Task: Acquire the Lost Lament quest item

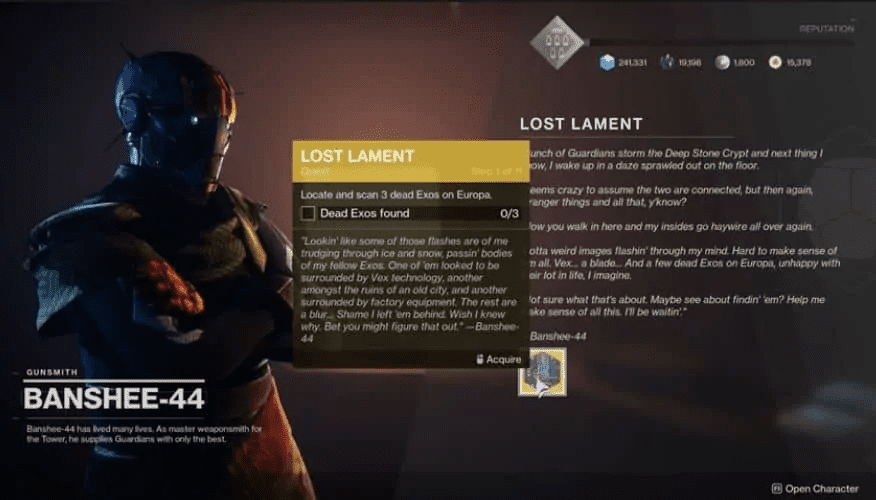Action: [x=542, y=372]
